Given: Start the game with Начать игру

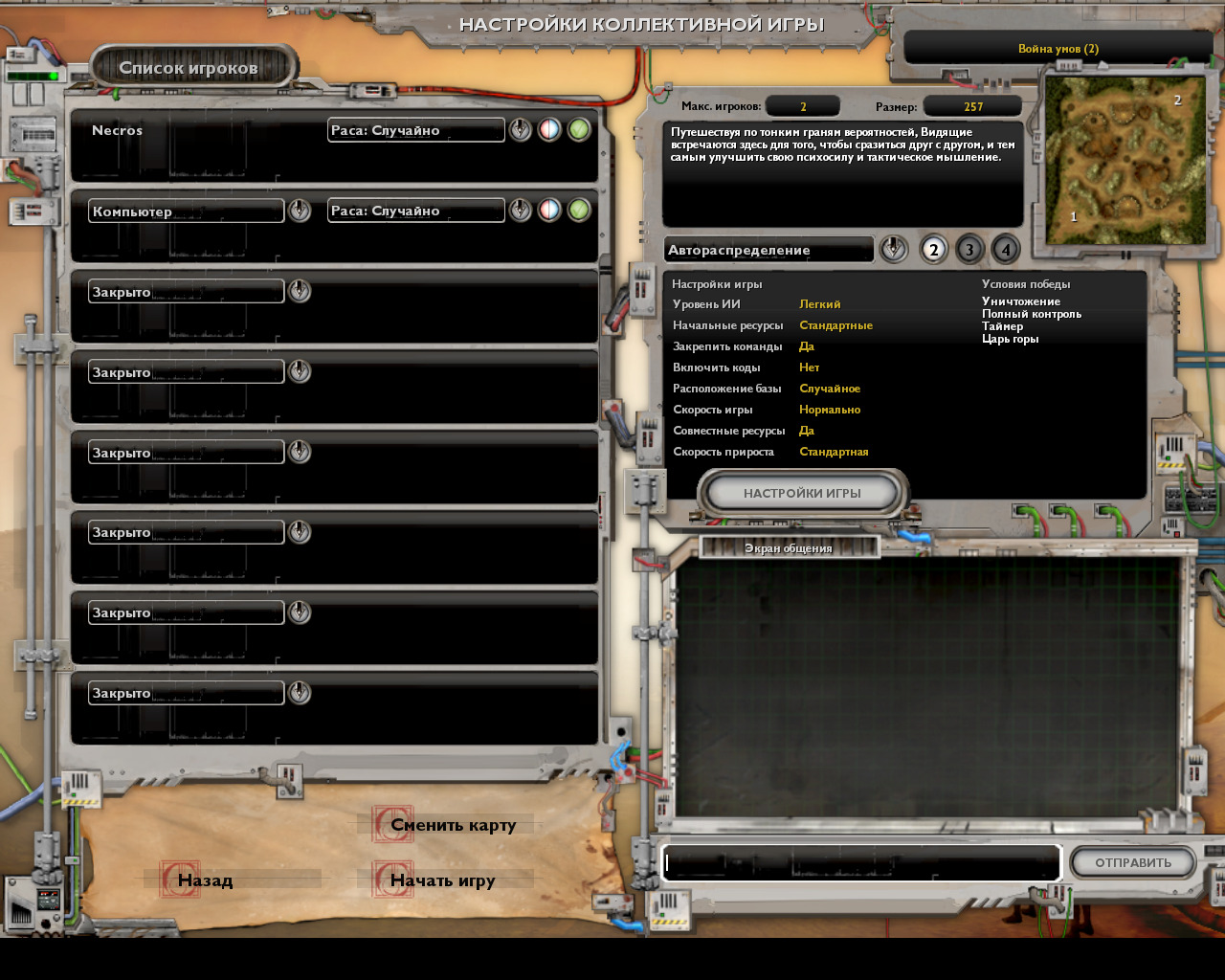Looking at the screenshot, I should [442, 880].
